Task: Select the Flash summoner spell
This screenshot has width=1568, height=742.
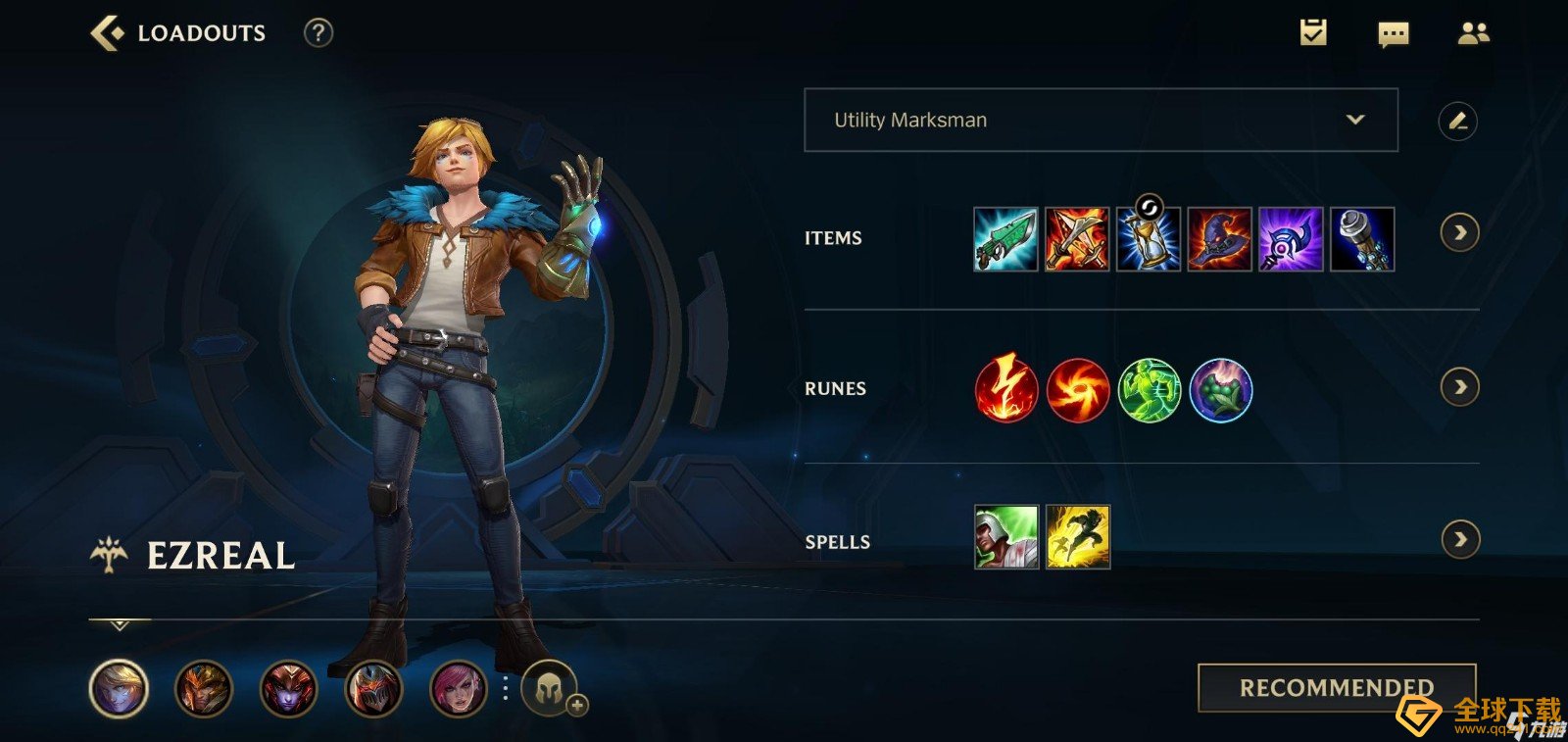Action: coord(1077,537)
